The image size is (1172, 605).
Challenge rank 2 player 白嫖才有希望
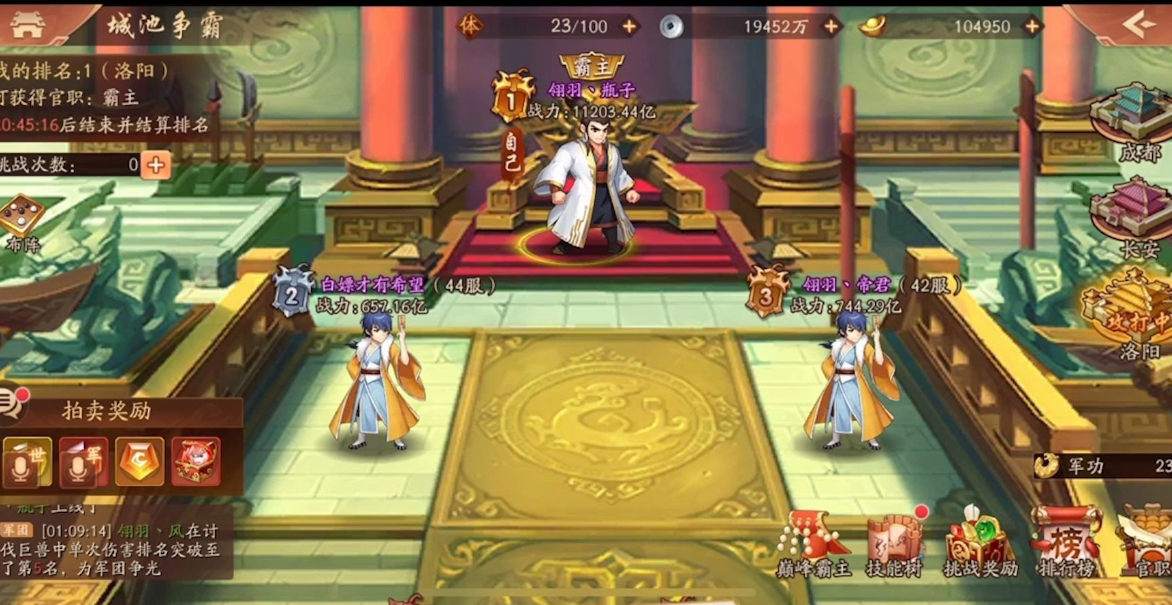378,378
